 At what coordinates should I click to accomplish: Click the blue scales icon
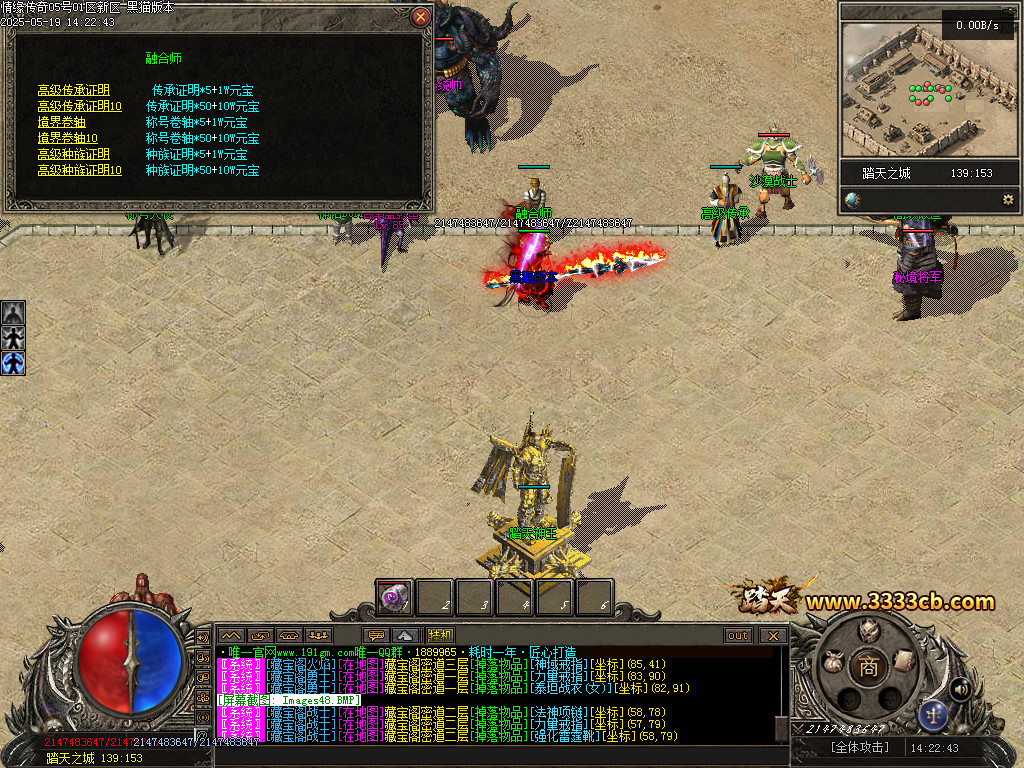[x=933, y=714]
